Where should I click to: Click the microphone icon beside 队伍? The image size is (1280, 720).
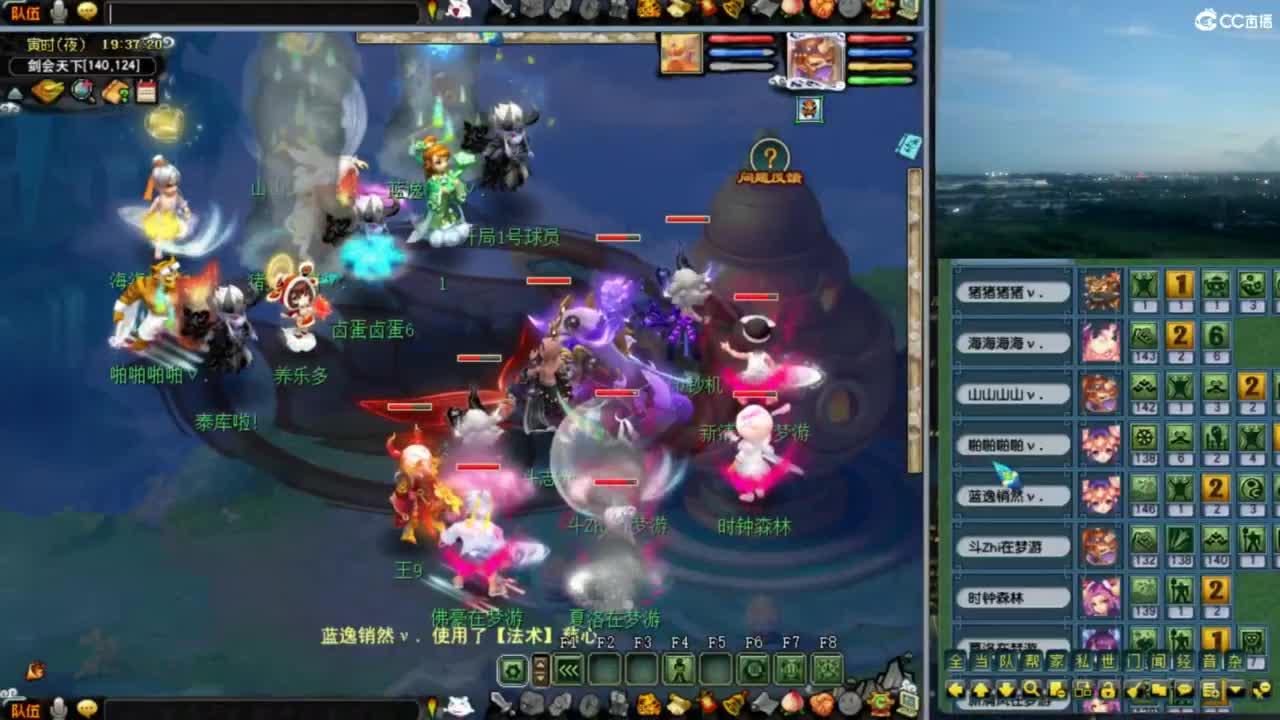point(57,11)
